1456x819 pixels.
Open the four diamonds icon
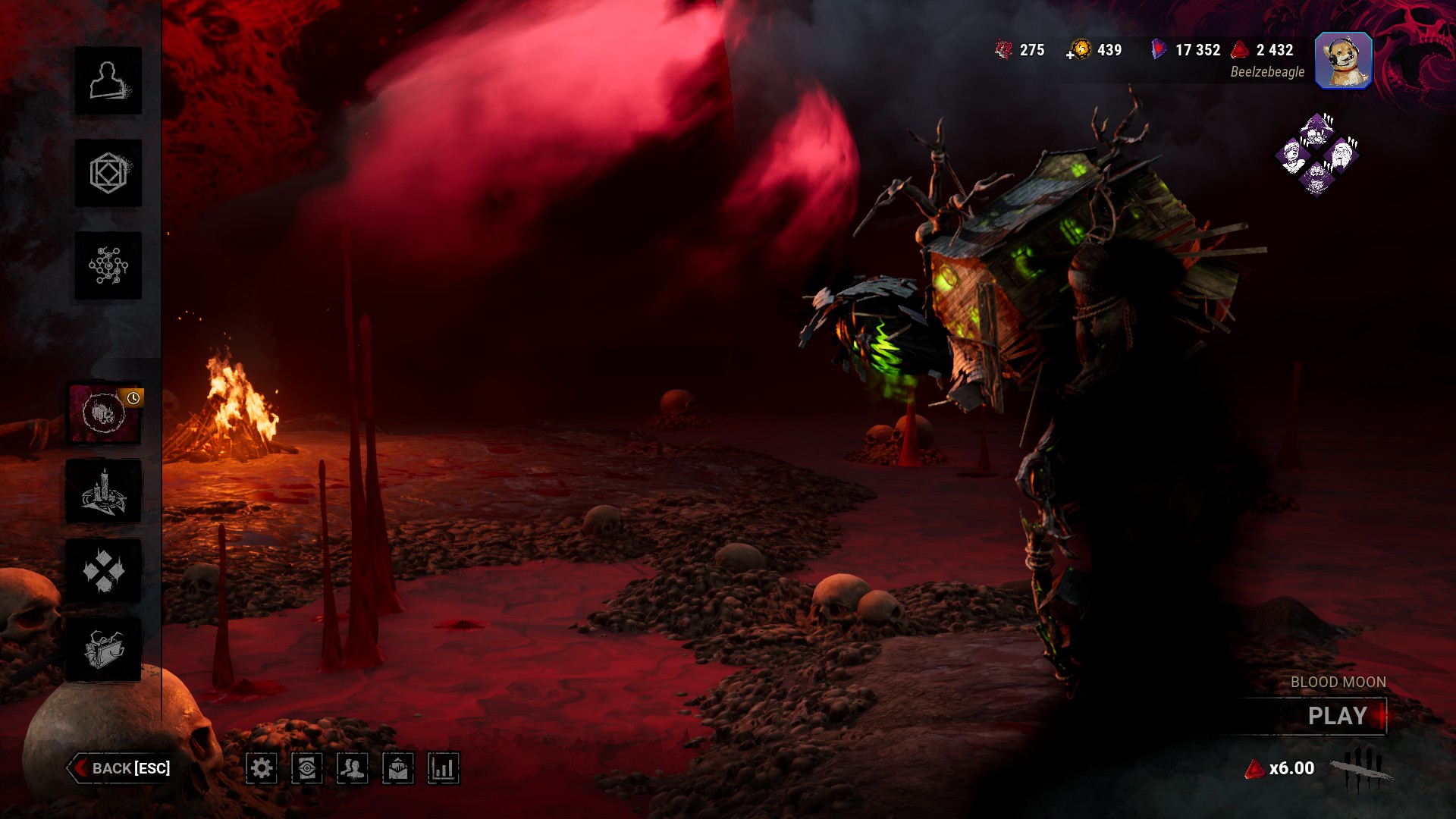click(x=104, y=570)
